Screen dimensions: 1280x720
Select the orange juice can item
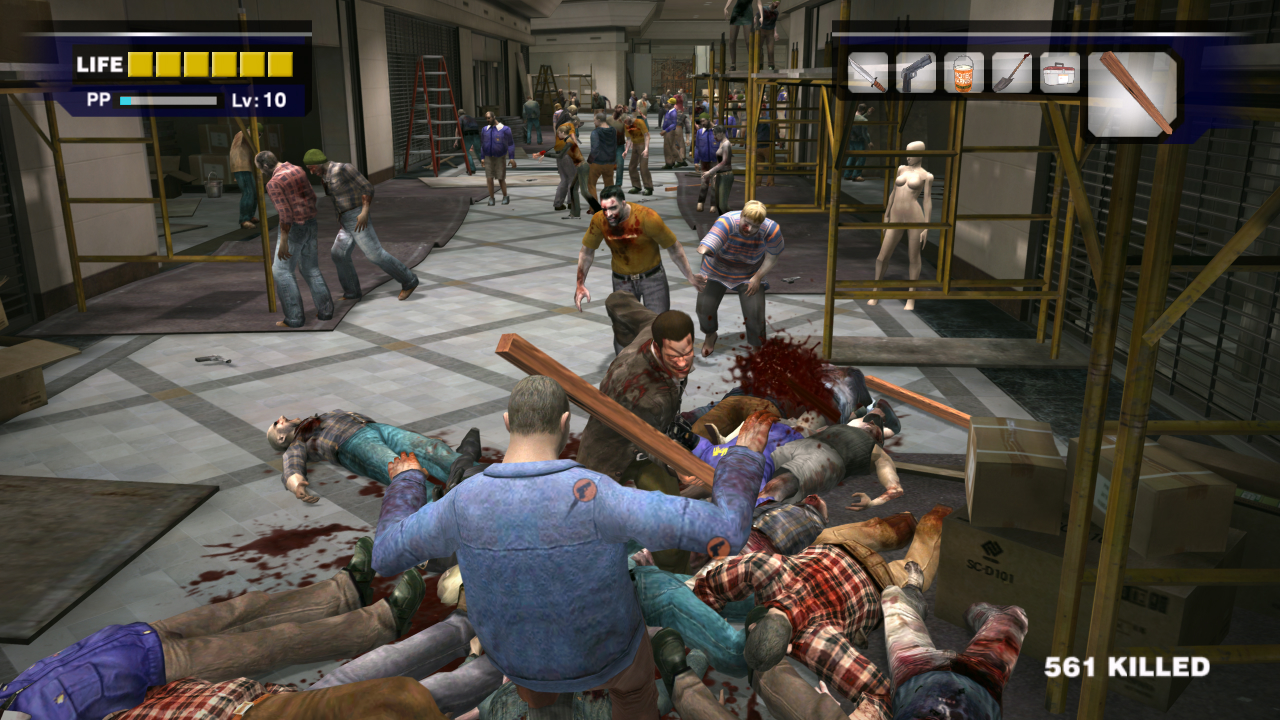click(x=962, y=73)
